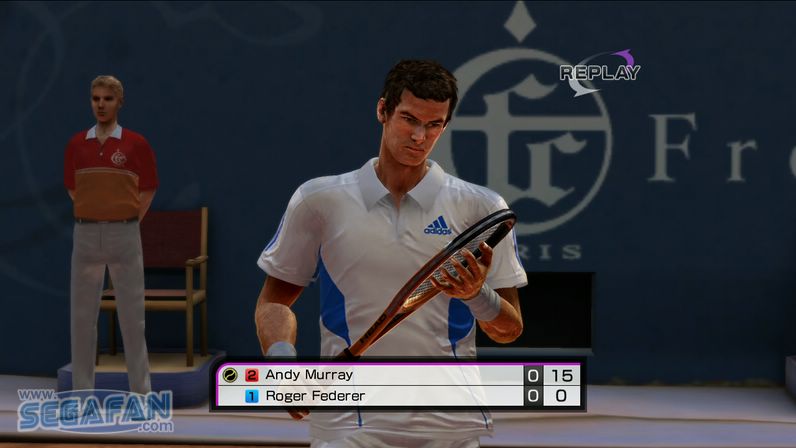
Task: Select the Roger Federer scoreboard row
Action: (x=397, y=396)
